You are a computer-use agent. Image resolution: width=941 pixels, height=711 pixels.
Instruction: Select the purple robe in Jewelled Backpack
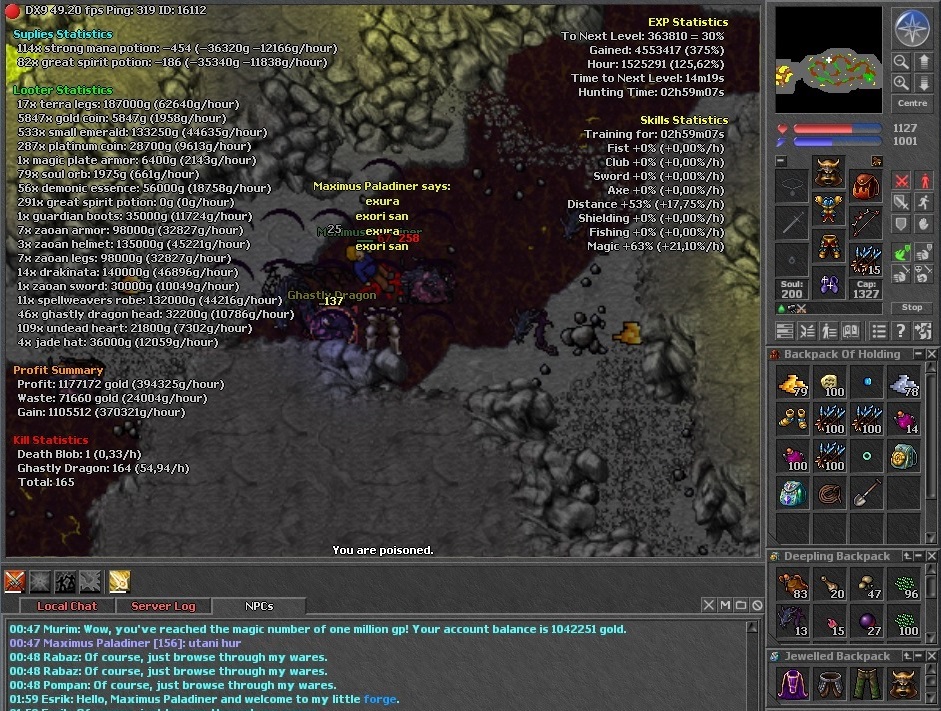(x=793, y=684)
